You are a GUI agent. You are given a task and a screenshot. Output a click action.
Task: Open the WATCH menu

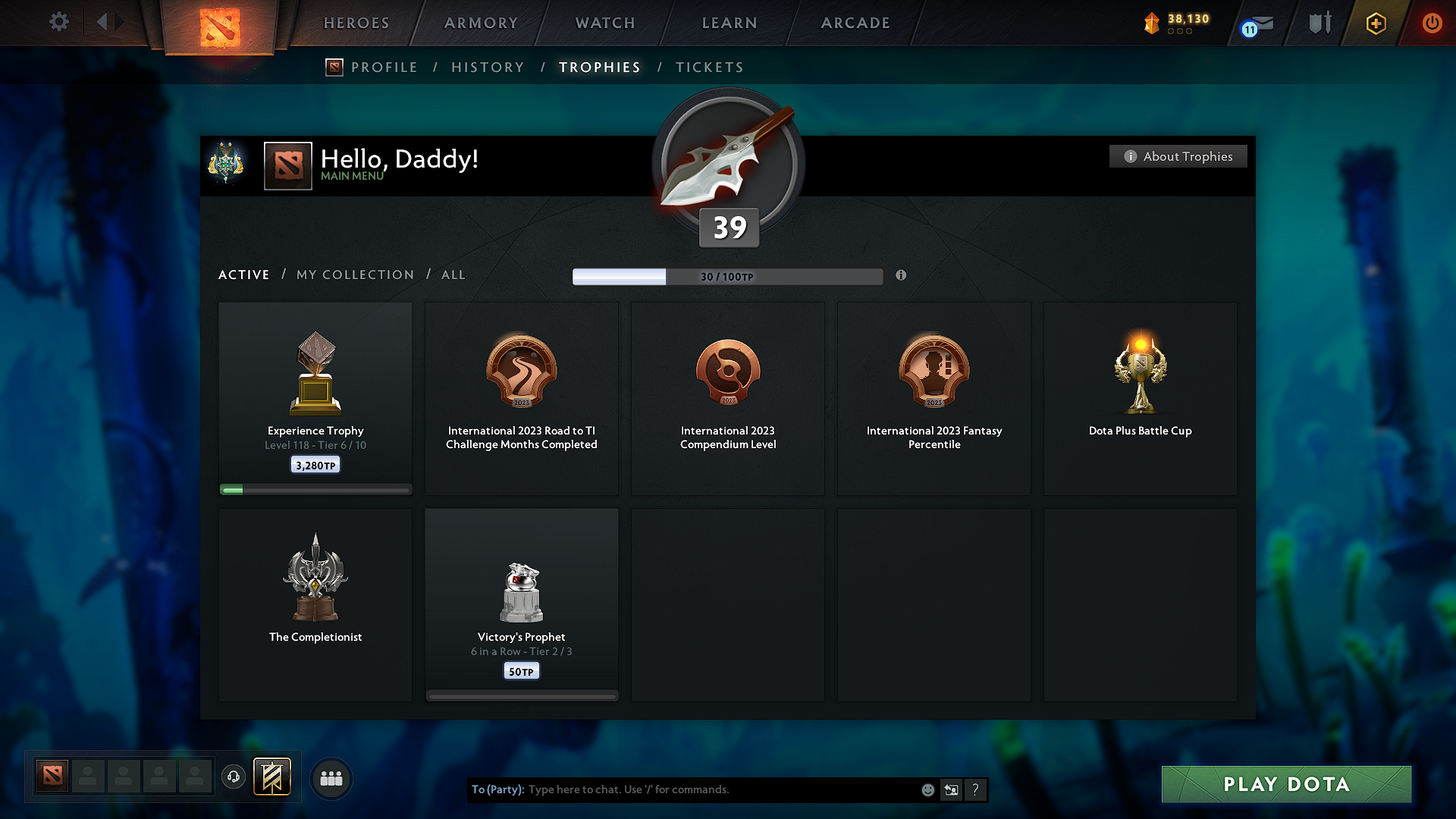pos(604,23)
